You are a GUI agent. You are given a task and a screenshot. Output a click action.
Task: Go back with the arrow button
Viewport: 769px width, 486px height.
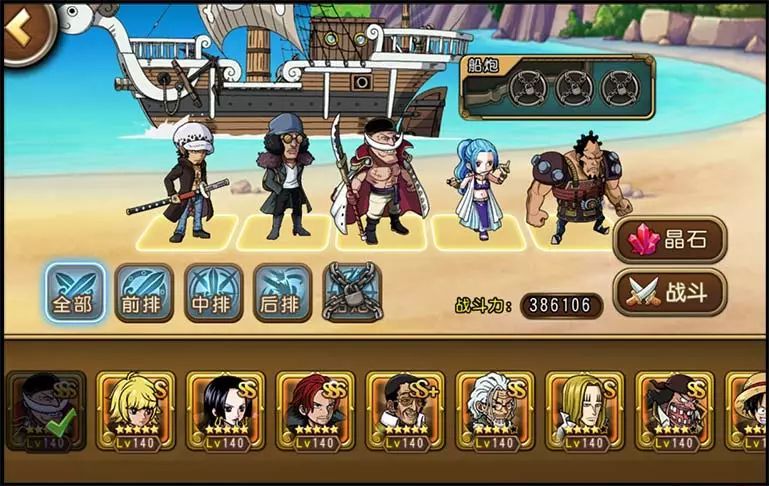24,28
